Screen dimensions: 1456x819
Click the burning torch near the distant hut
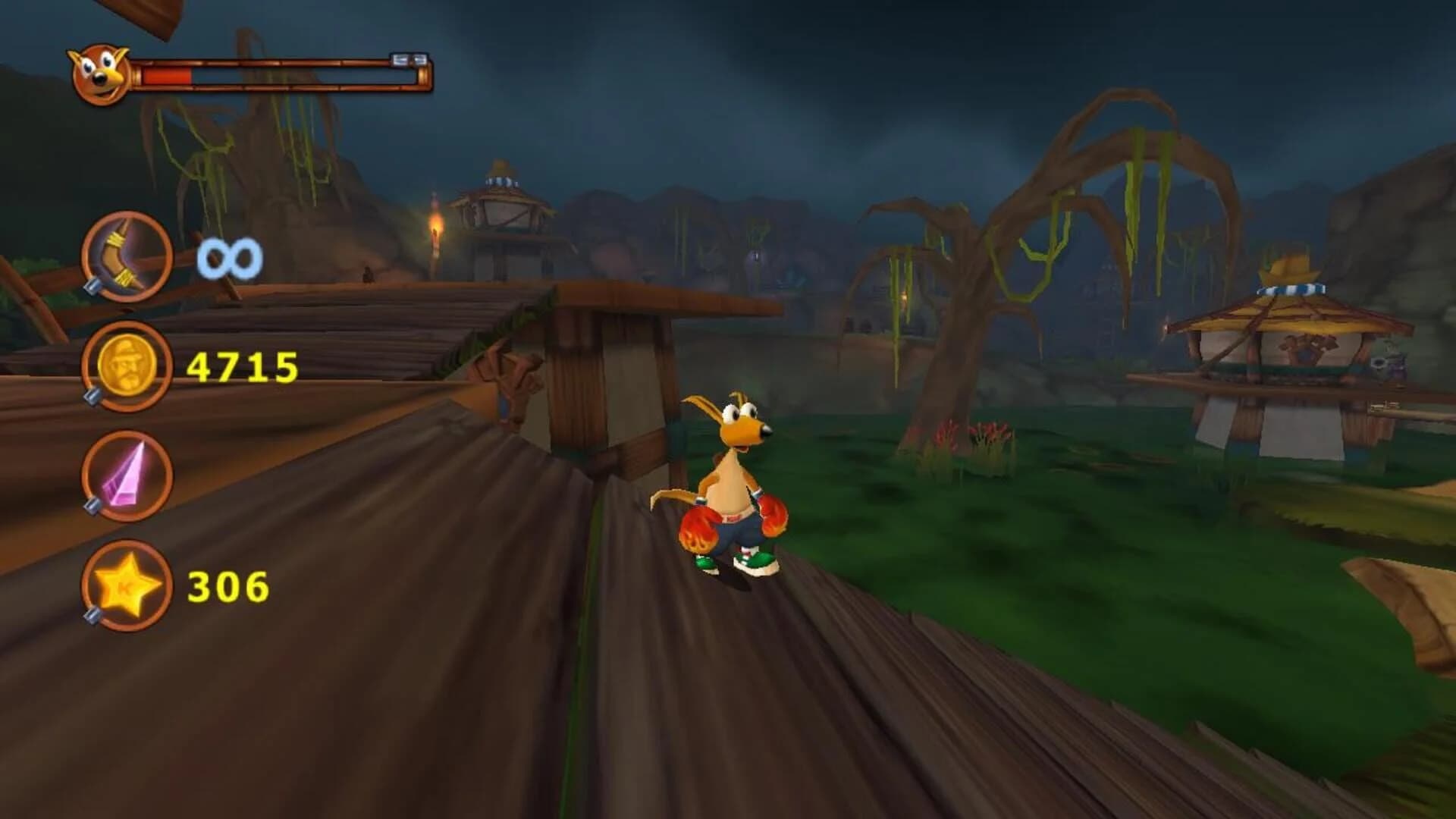click(436, 224)
